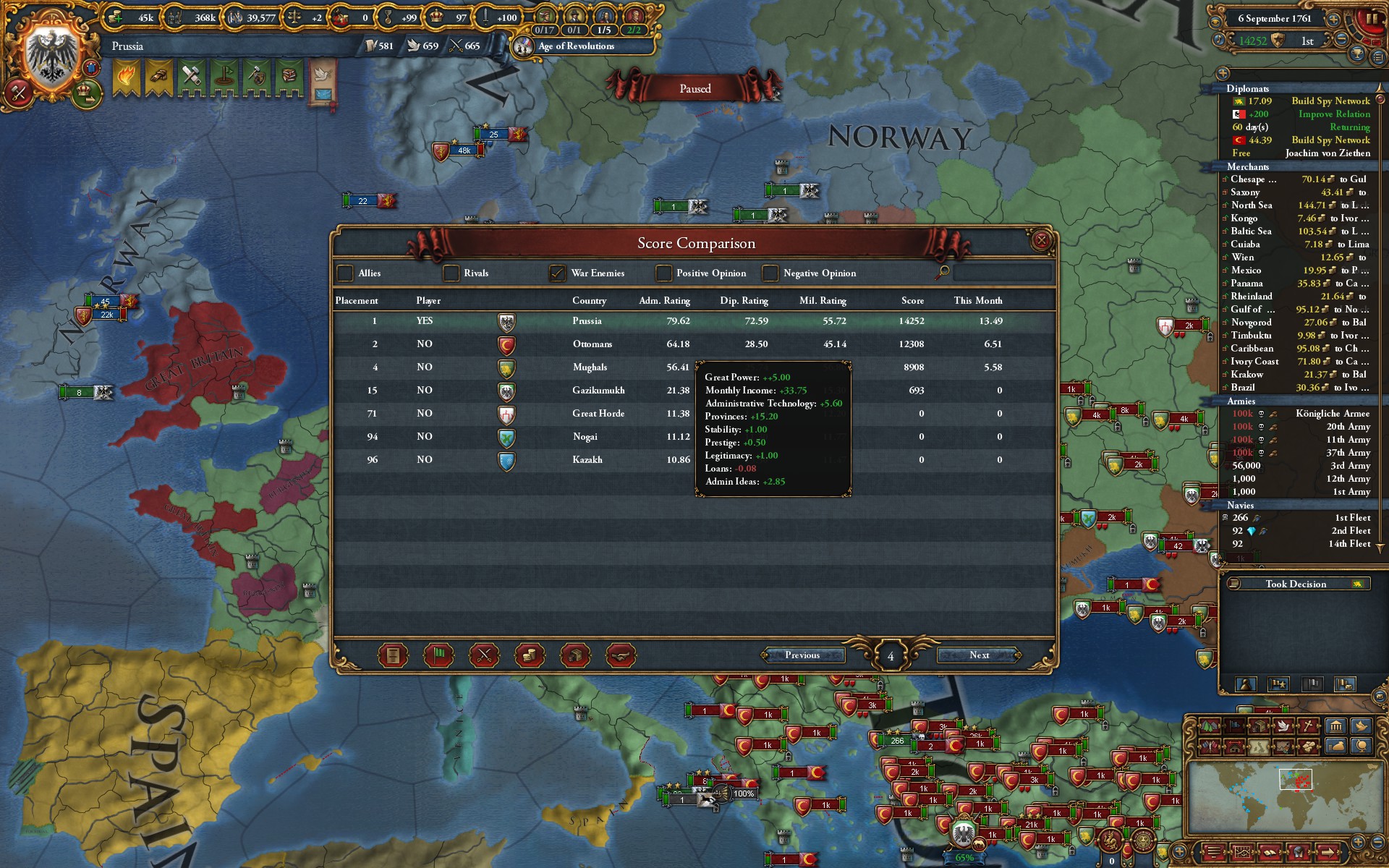Select the handshake diplomacy score page

(621, 655)
